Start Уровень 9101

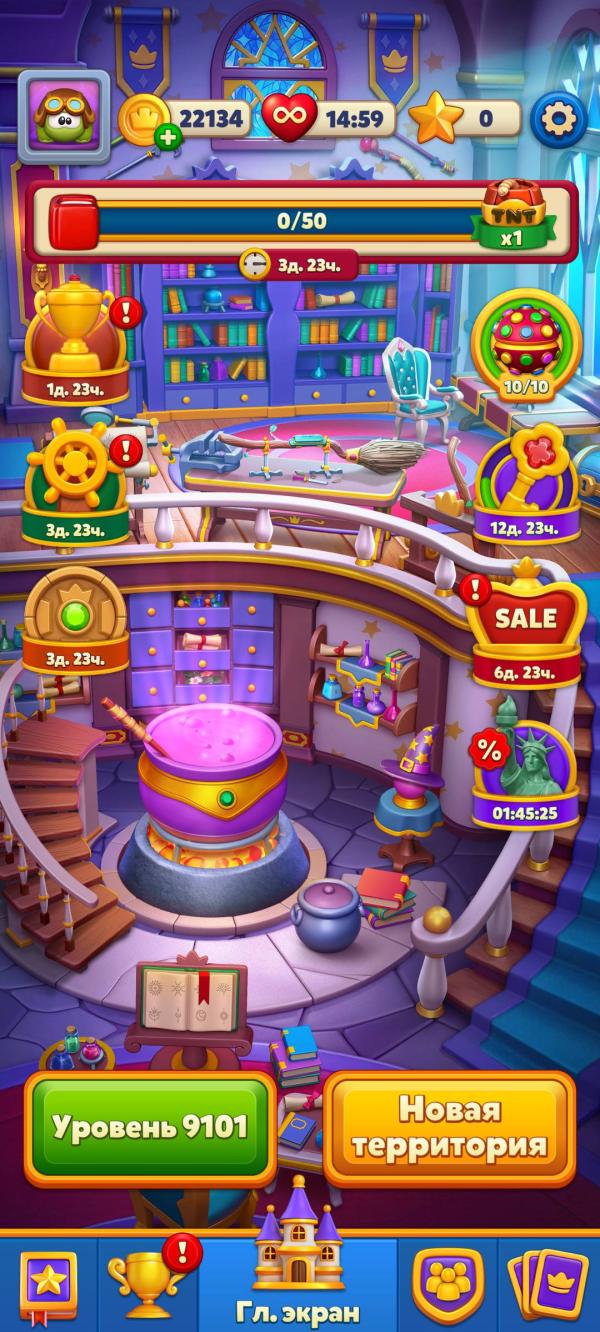[x=150, y=1127]
